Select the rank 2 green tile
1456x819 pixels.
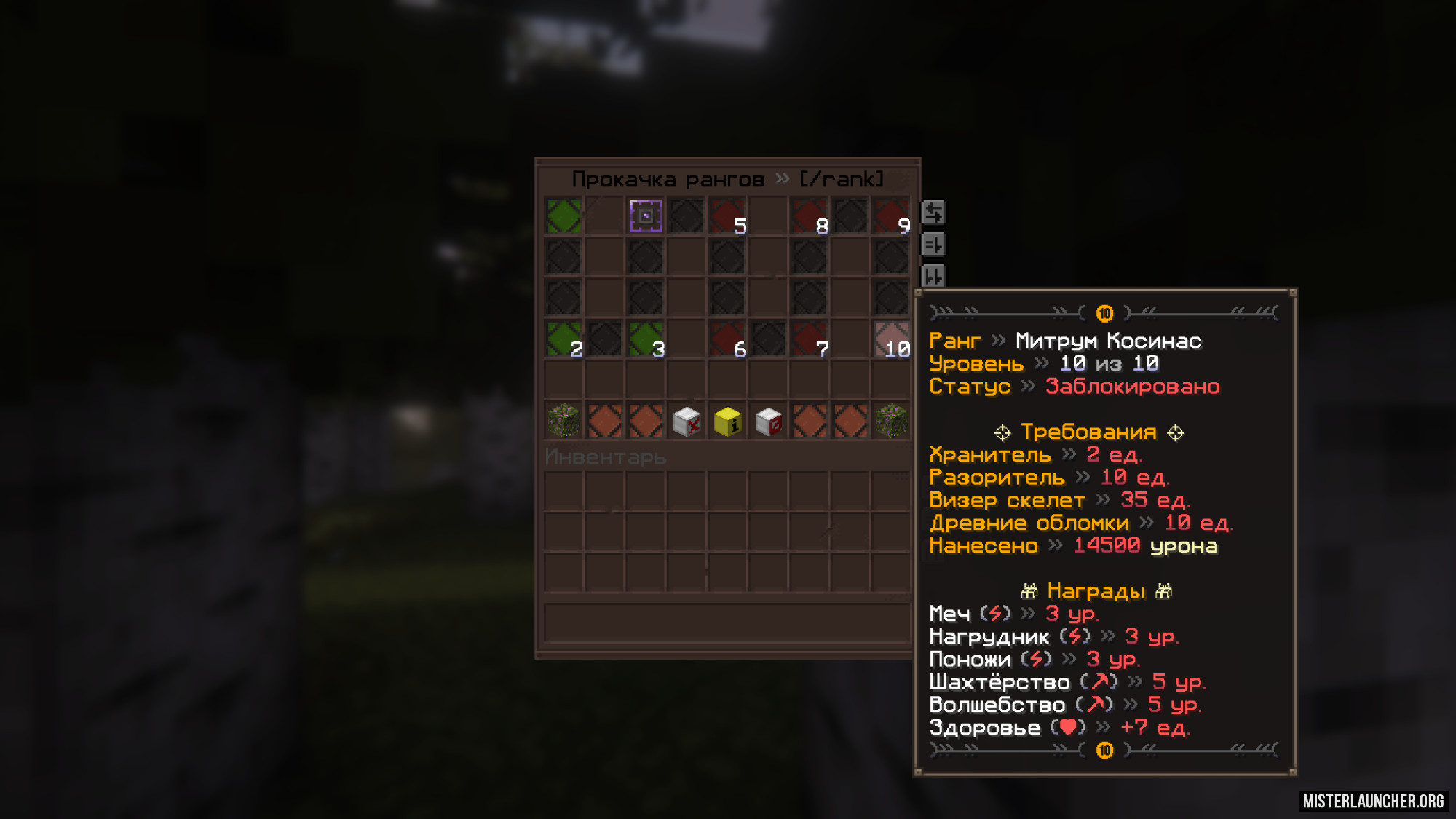(x=564, y=339)
